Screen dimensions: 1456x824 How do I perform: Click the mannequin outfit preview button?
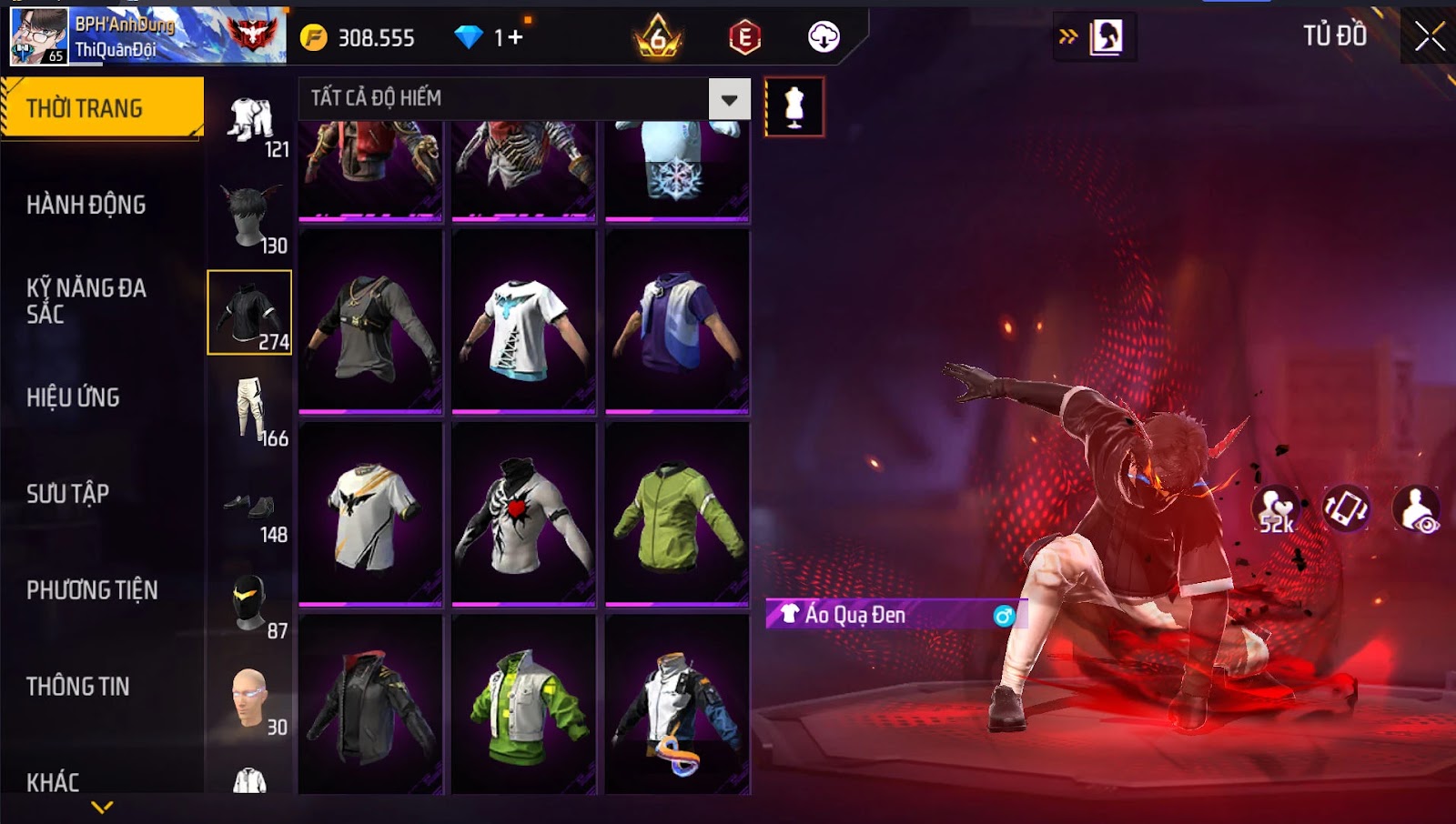pos(794,107)
